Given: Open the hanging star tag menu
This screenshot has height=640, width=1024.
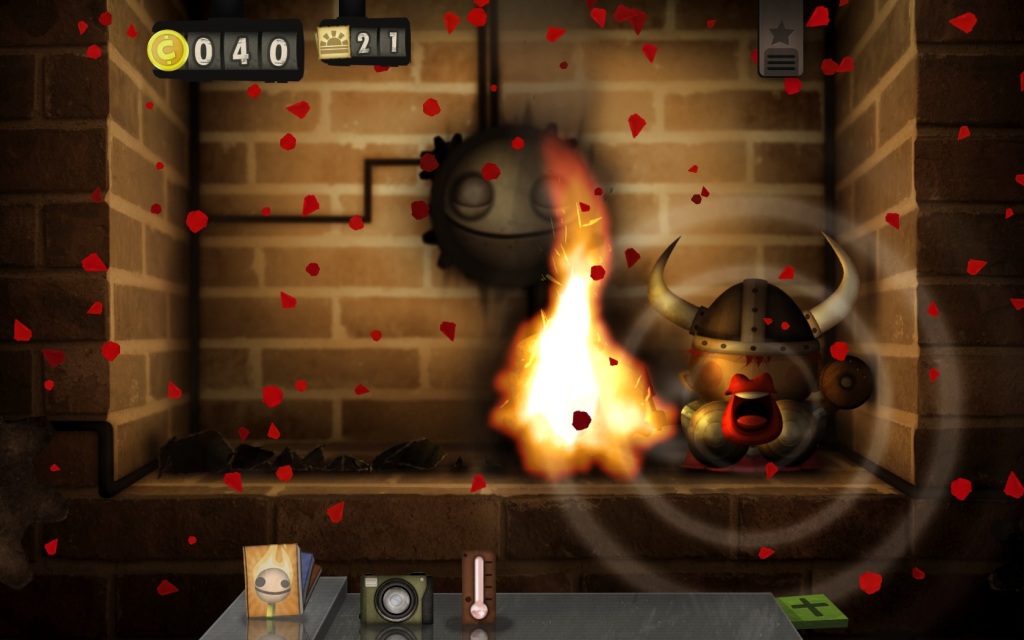Looking at the screenshot, I should 780,40.
